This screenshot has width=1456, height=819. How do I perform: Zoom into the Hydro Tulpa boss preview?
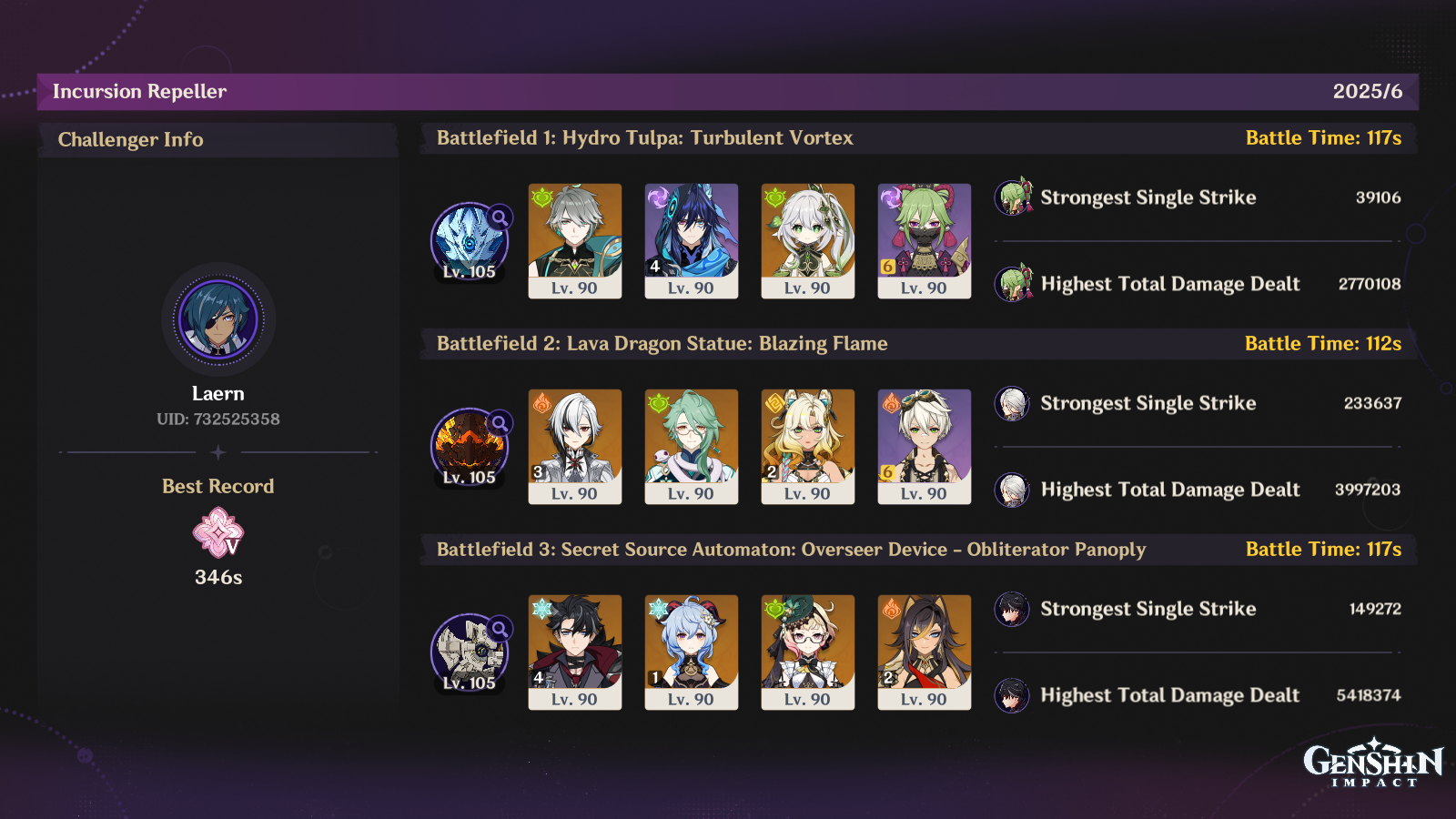coord(468,239)
